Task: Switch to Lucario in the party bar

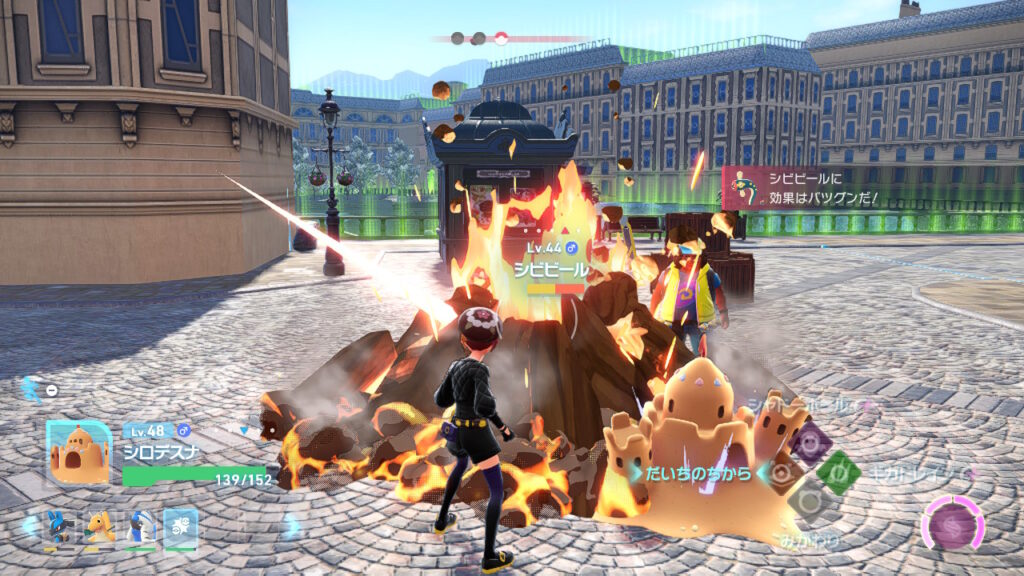Action: 58,526
